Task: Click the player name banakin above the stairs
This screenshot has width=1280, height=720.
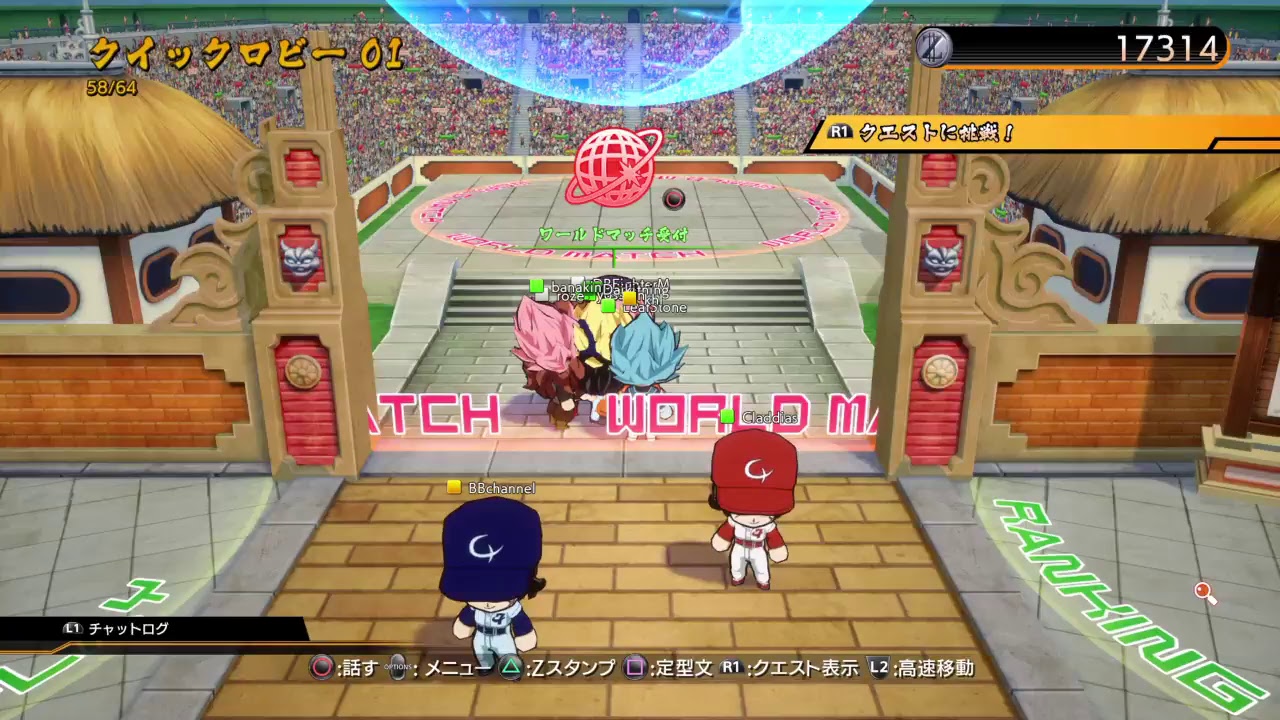Action: point(575,287)
